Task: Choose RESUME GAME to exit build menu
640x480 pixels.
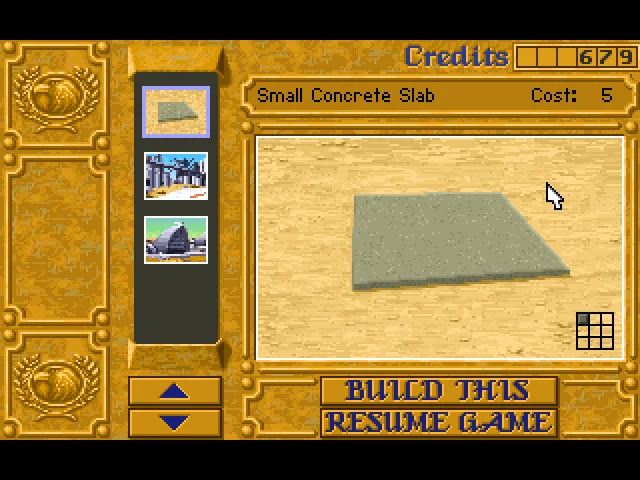Action: (x=438, y=422)
